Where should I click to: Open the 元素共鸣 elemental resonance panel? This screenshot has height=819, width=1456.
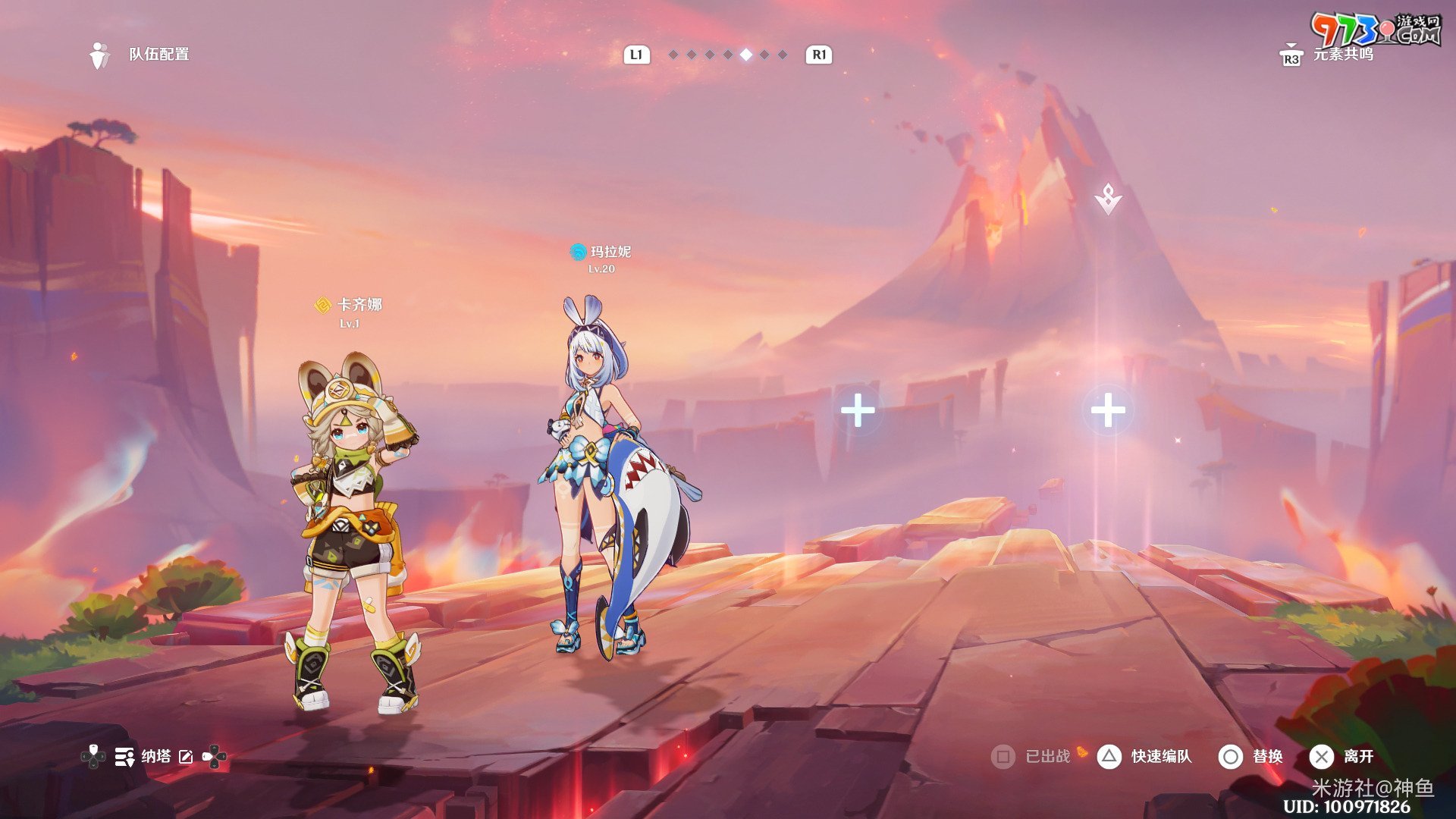(1341, 55)
